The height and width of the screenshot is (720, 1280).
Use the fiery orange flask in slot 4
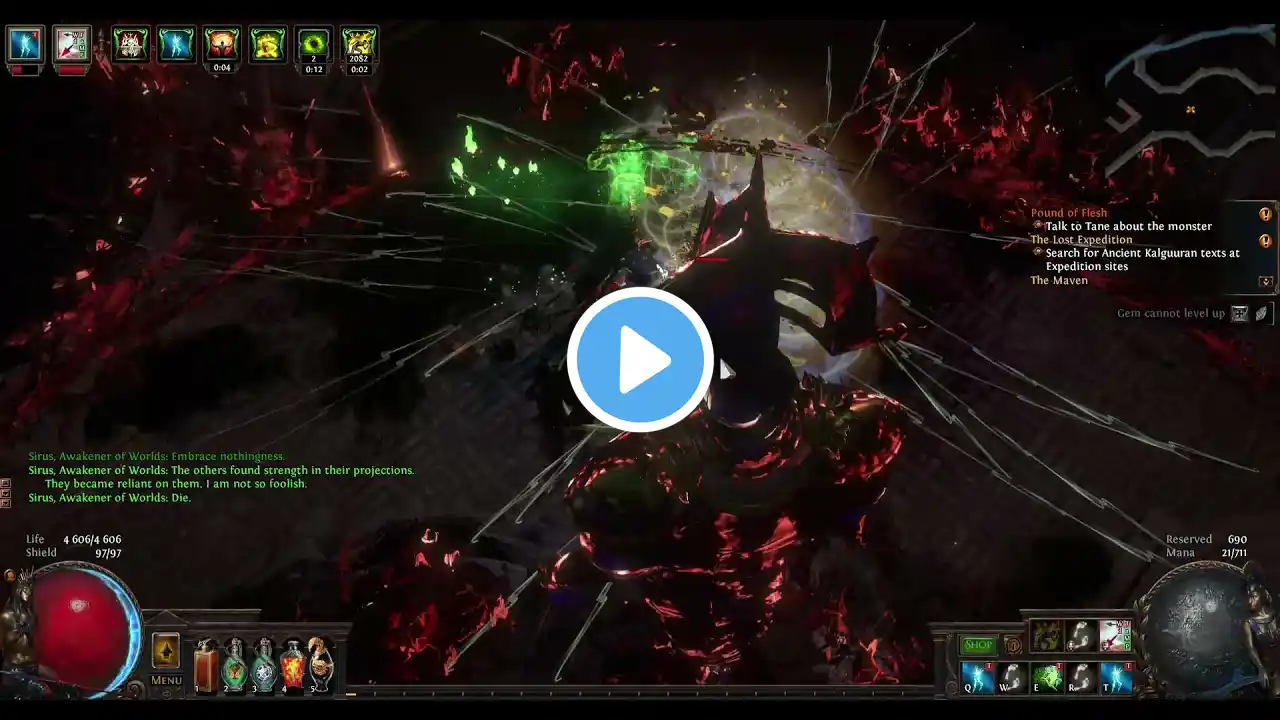point(293,665)
